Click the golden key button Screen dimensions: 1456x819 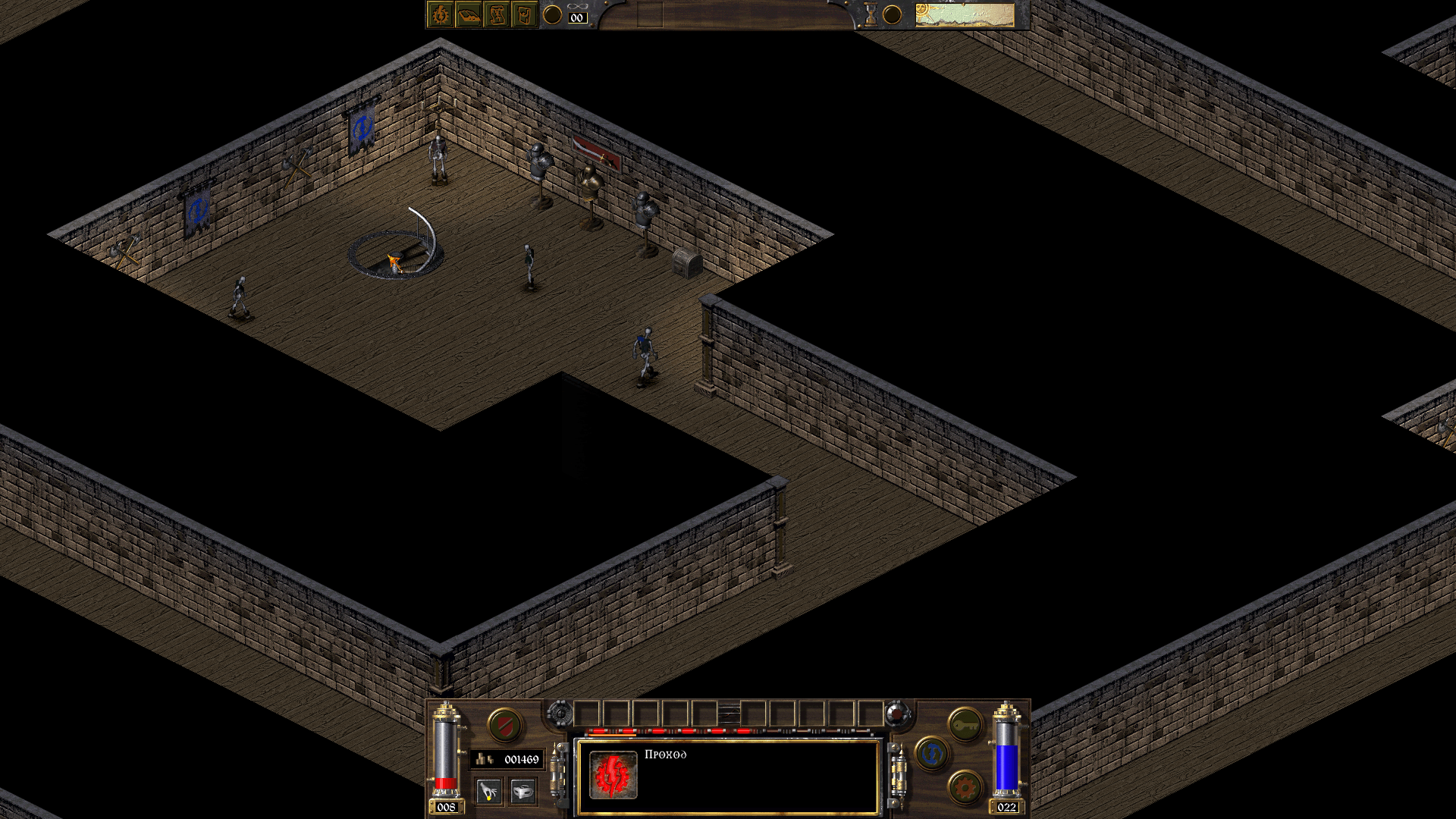click(965, 726)
